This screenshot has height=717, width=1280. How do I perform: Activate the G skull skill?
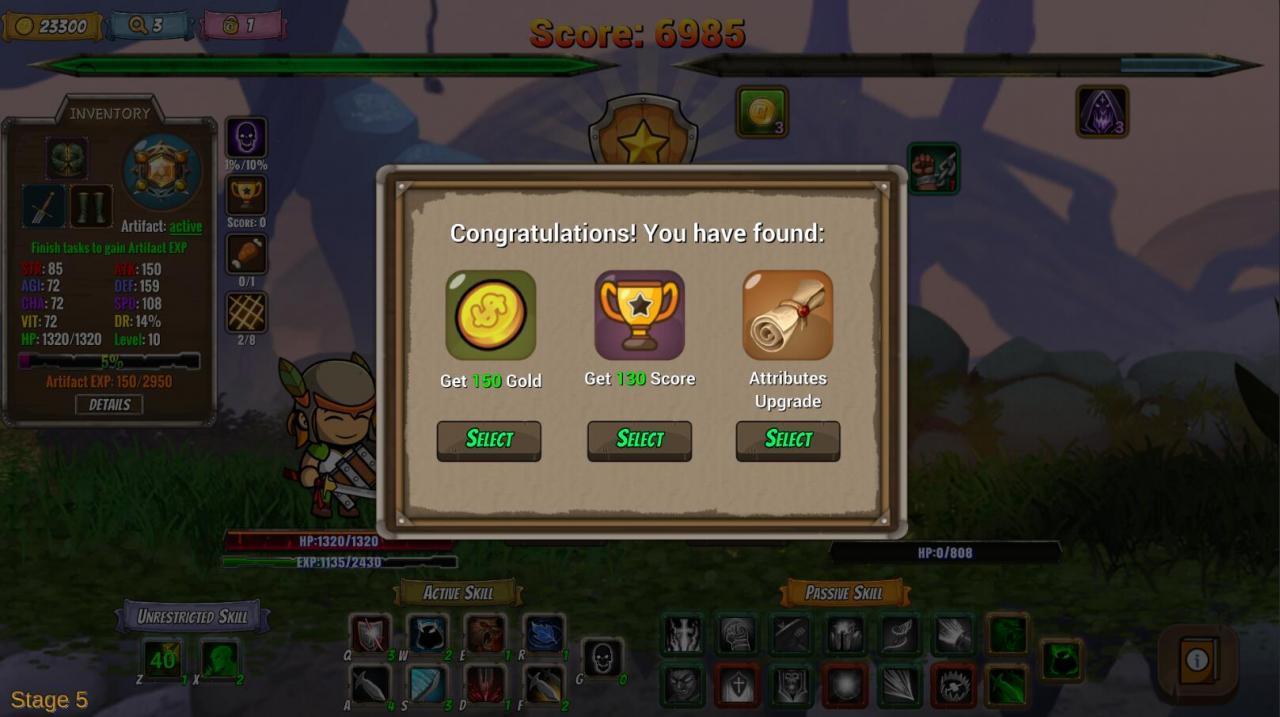point(602,658)
